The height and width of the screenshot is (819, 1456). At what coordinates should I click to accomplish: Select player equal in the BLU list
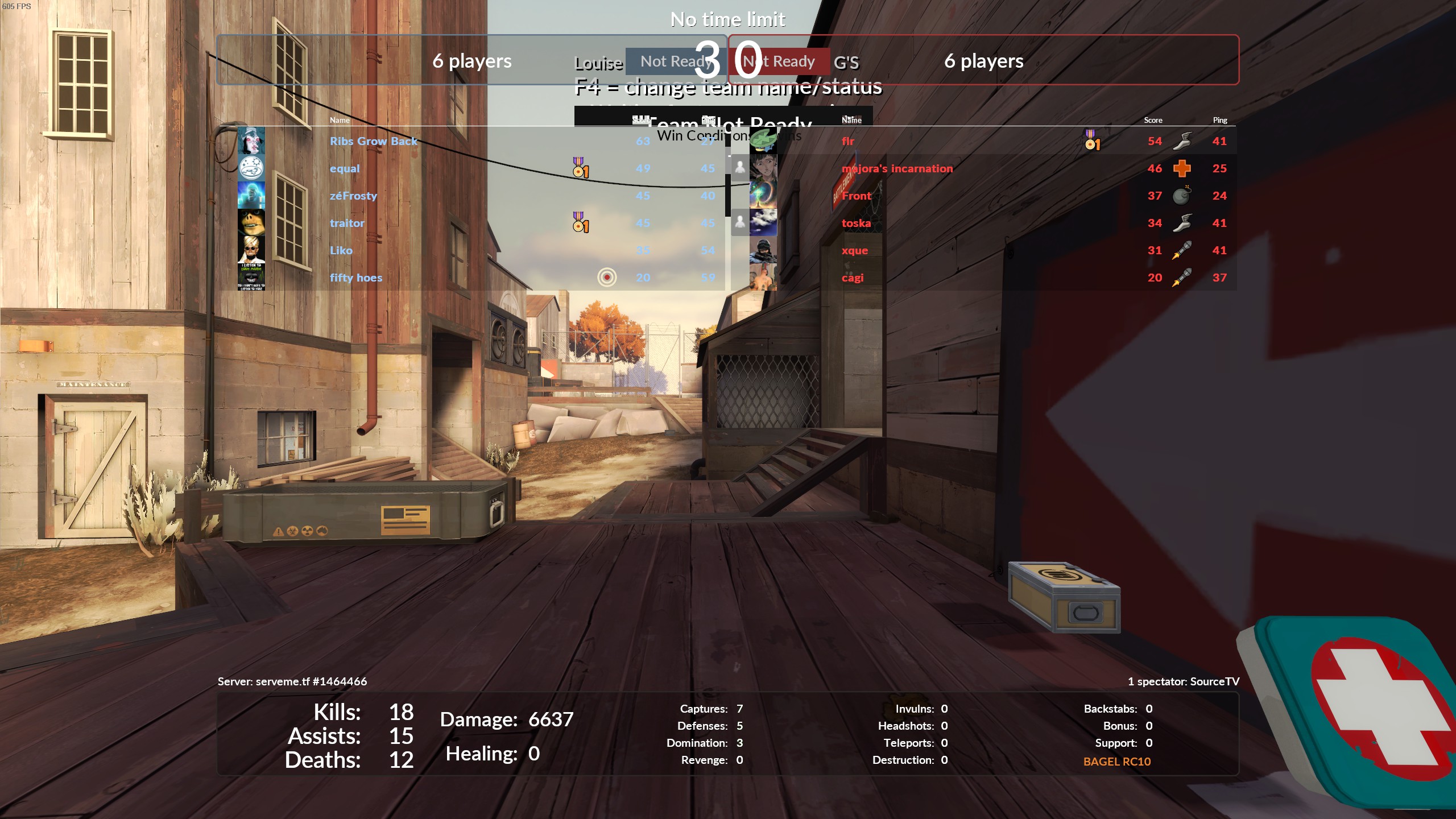(x=345, y=168)
